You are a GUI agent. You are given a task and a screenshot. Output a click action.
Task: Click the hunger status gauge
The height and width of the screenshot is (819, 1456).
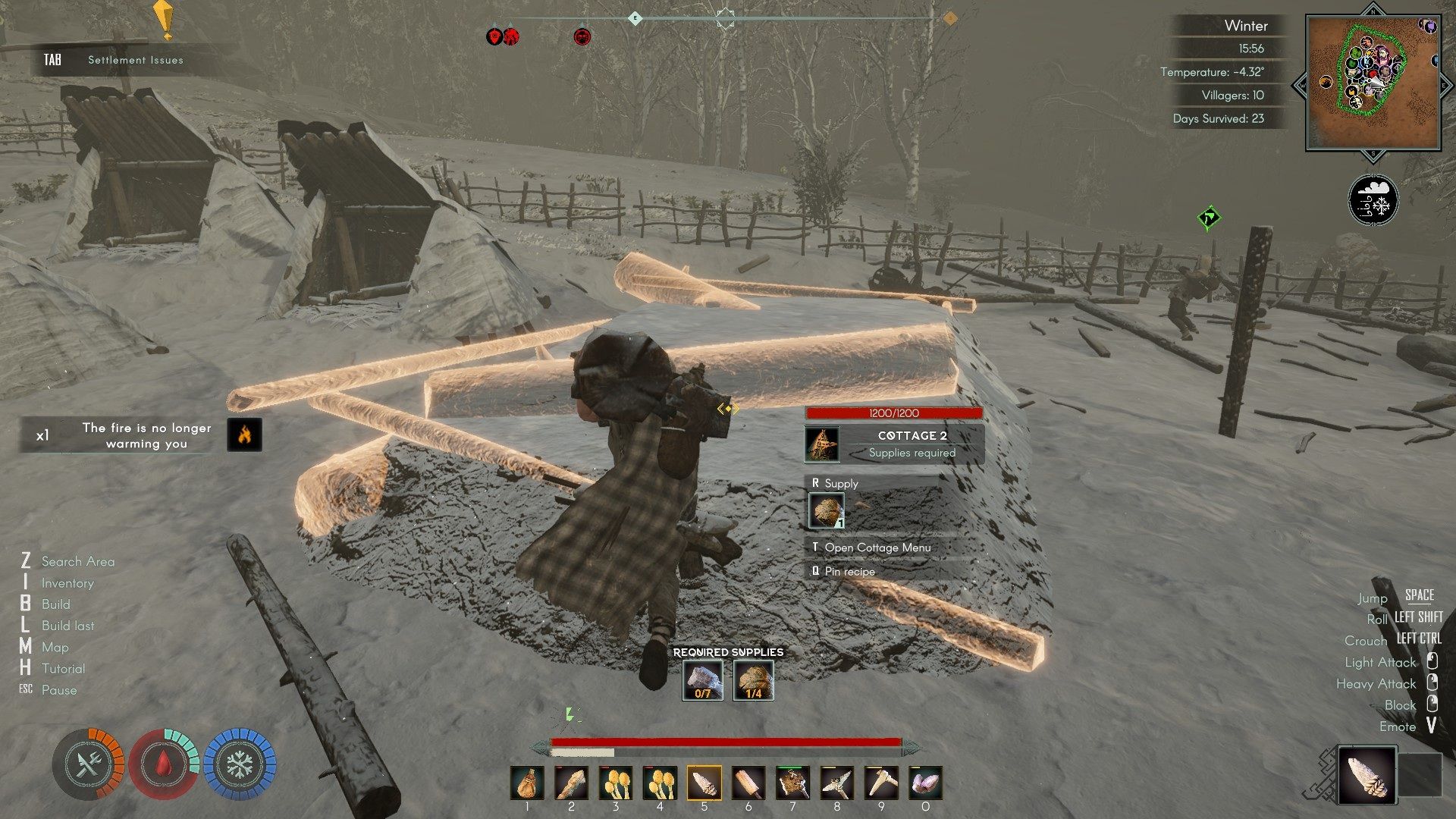(x=88, y=765)
